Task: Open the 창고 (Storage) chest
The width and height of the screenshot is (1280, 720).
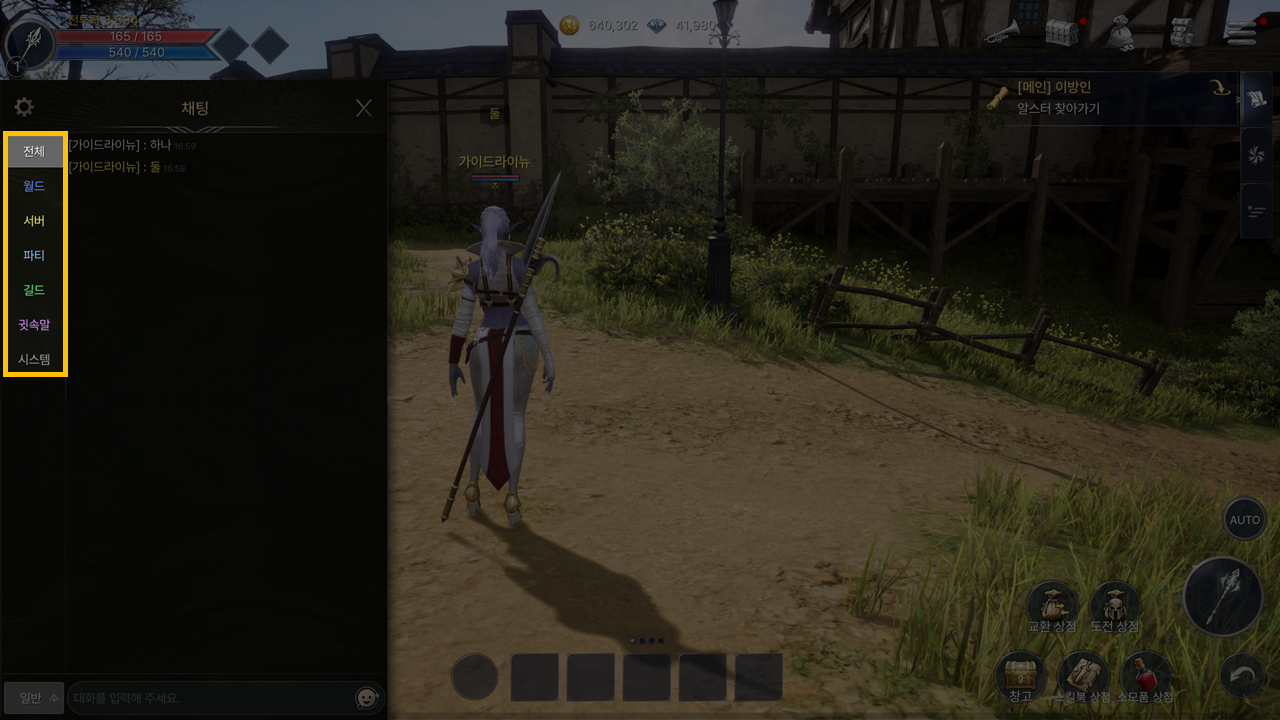Action: click(x=1020, y=677)
